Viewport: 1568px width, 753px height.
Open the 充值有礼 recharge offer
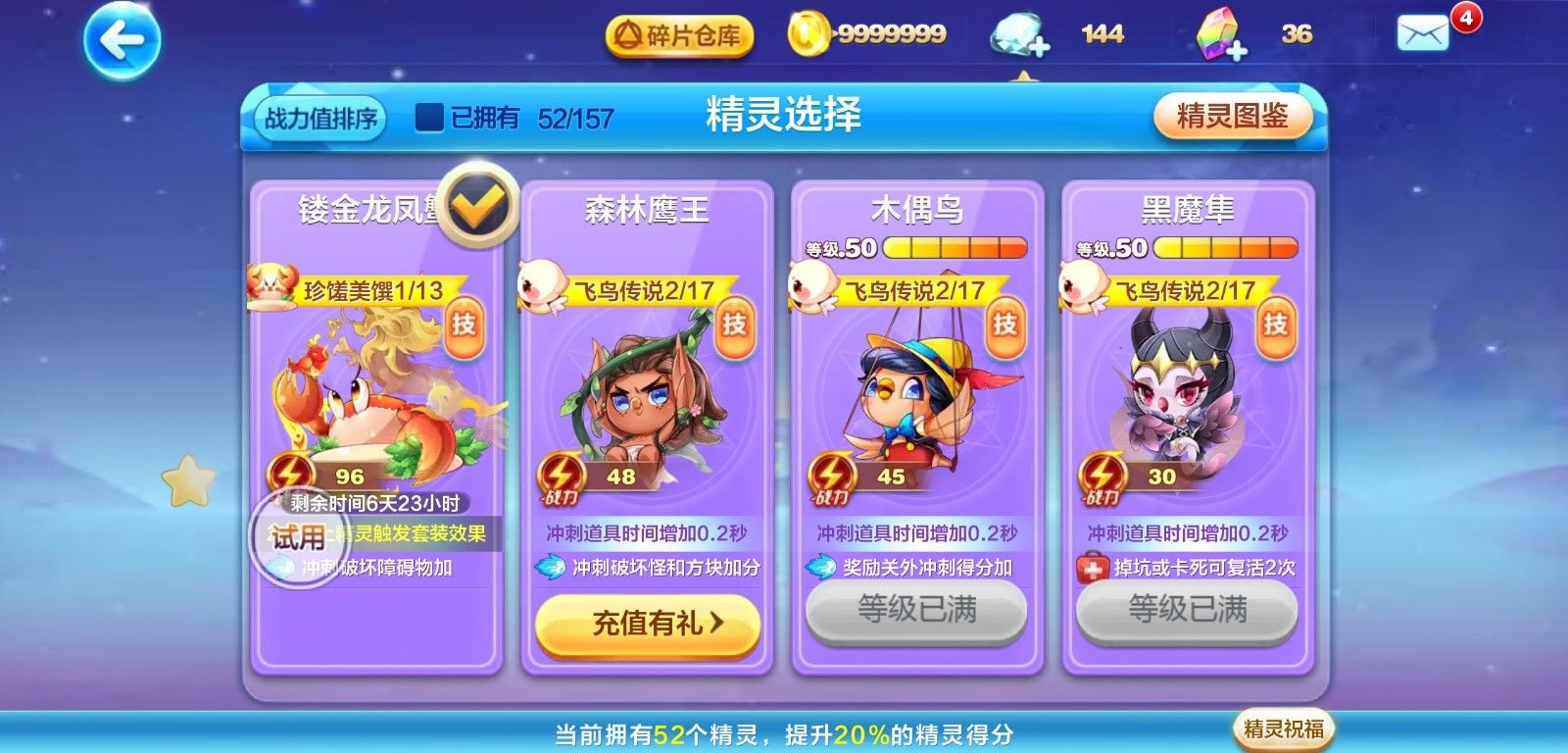pyautogui.click(x=646, y=627)
